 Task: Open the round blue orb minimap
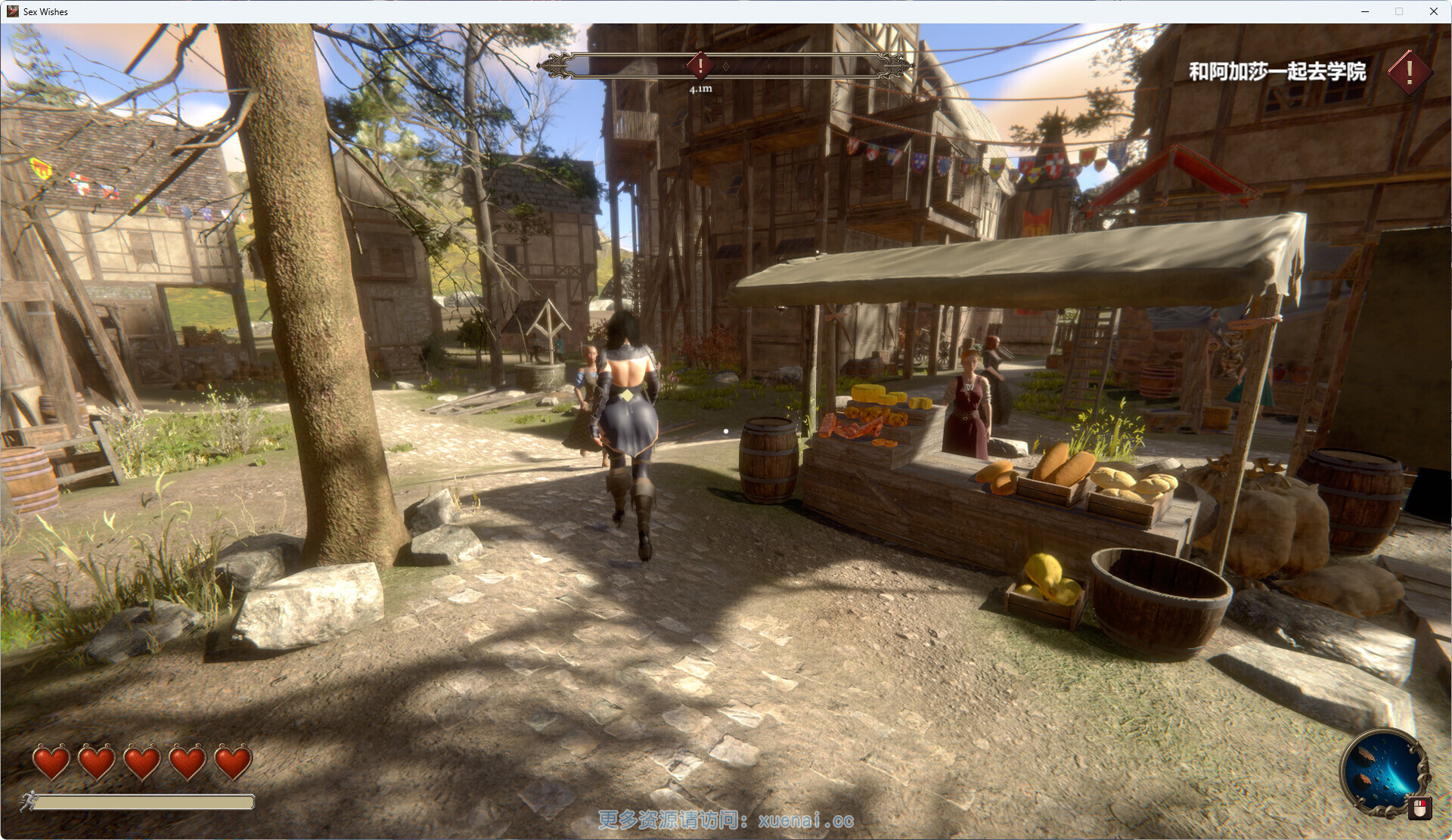[x=1382, y=771]
